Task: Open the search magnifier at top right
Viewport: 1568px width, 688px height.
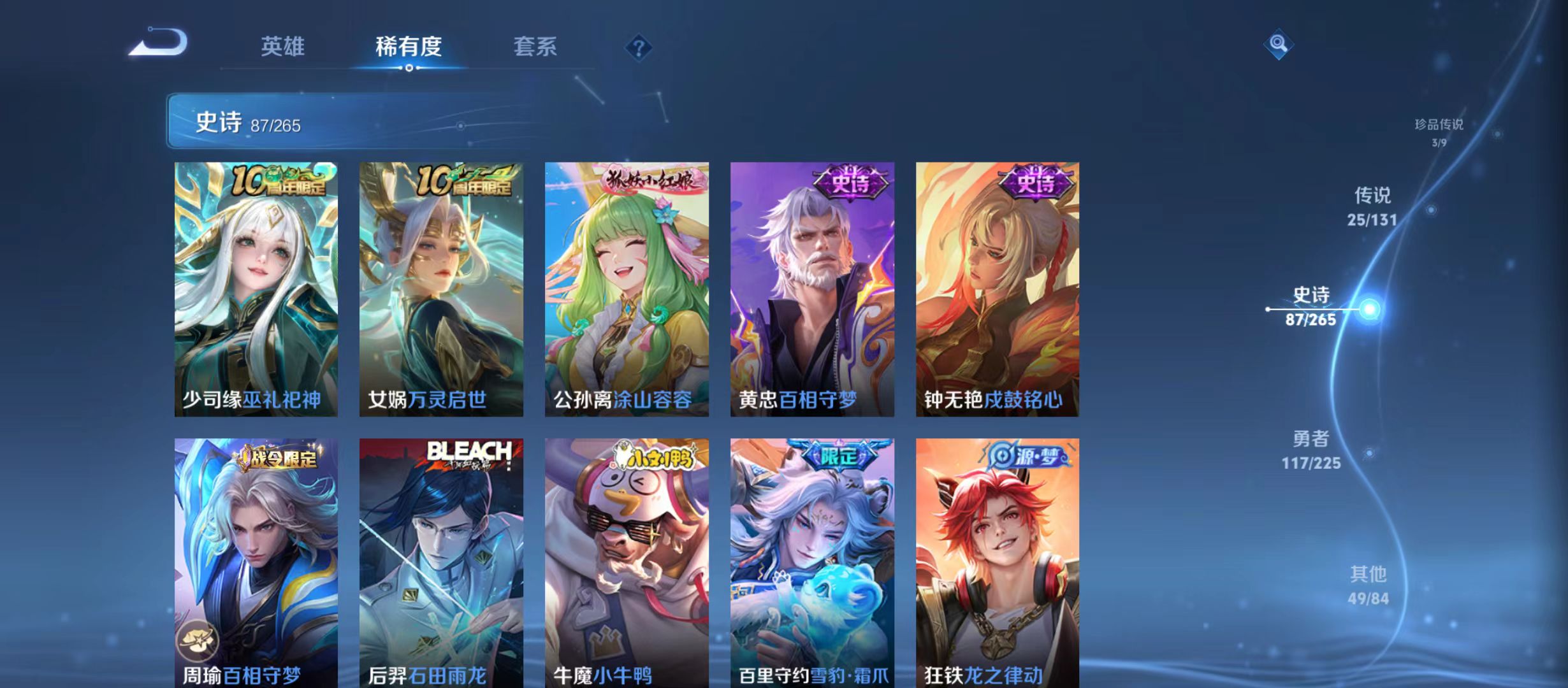Action: (1277, 45)
